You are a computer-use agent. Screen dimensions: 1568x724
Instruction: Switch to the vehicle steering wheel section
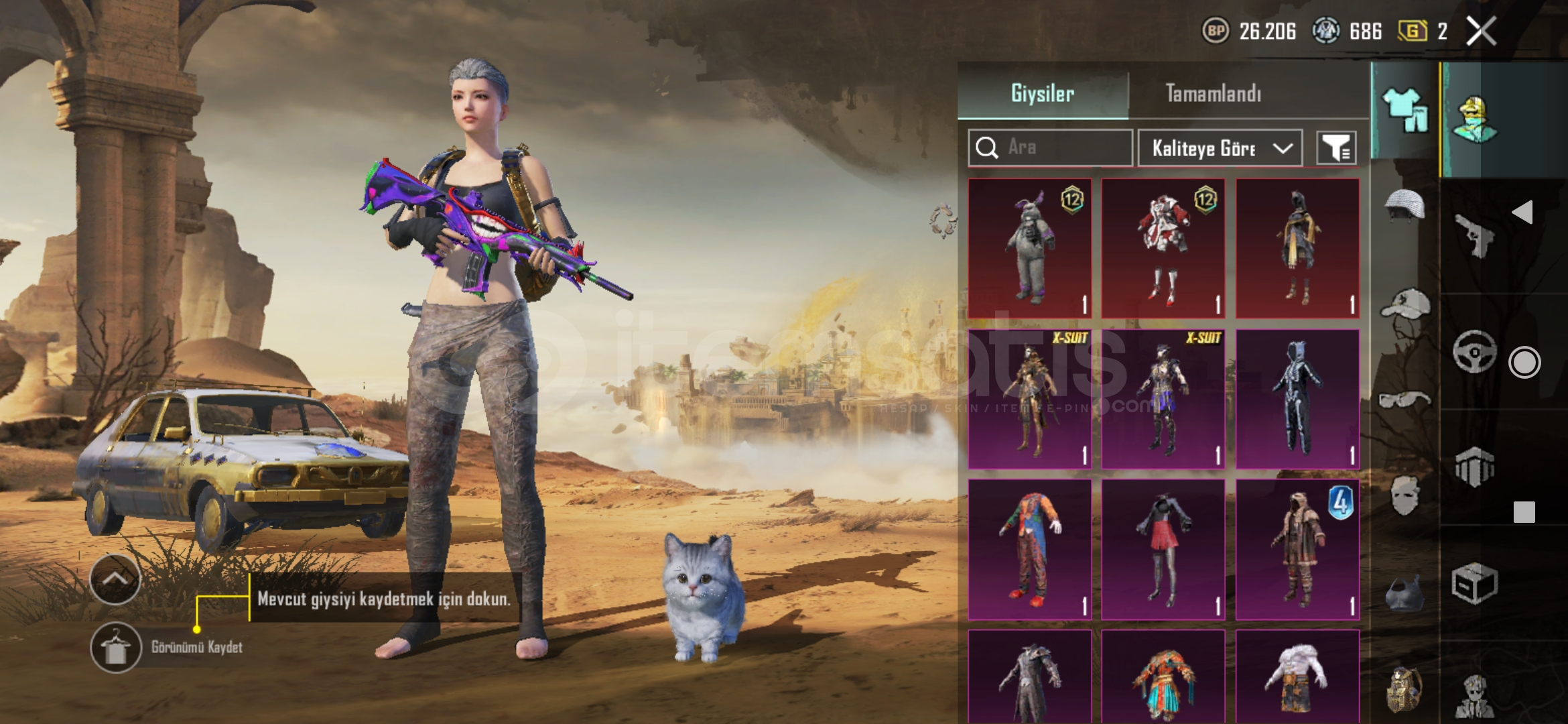tap(1474, 351)
